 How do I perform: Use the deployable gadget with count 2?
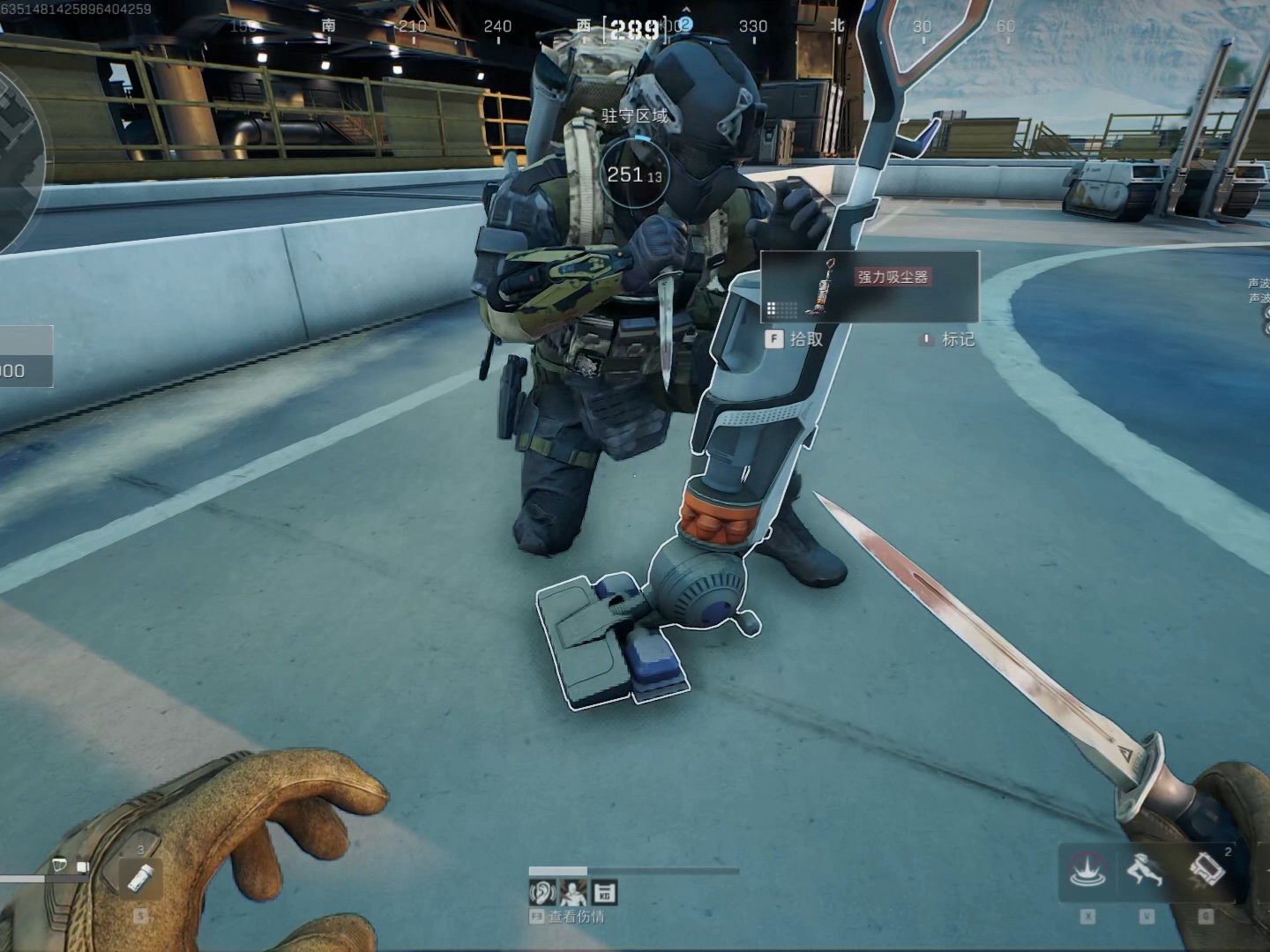1206,871
